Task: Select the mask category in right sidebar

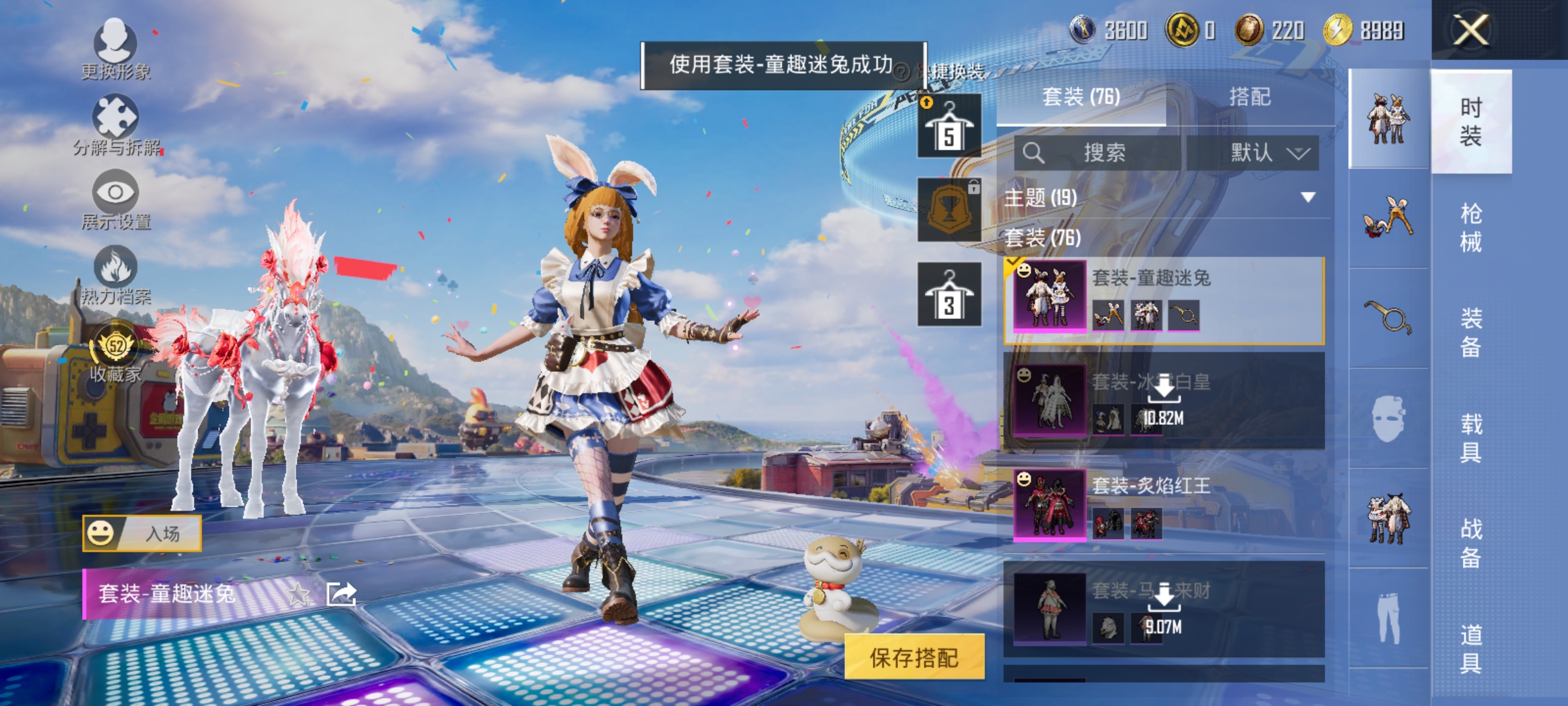Action: 1390,418
